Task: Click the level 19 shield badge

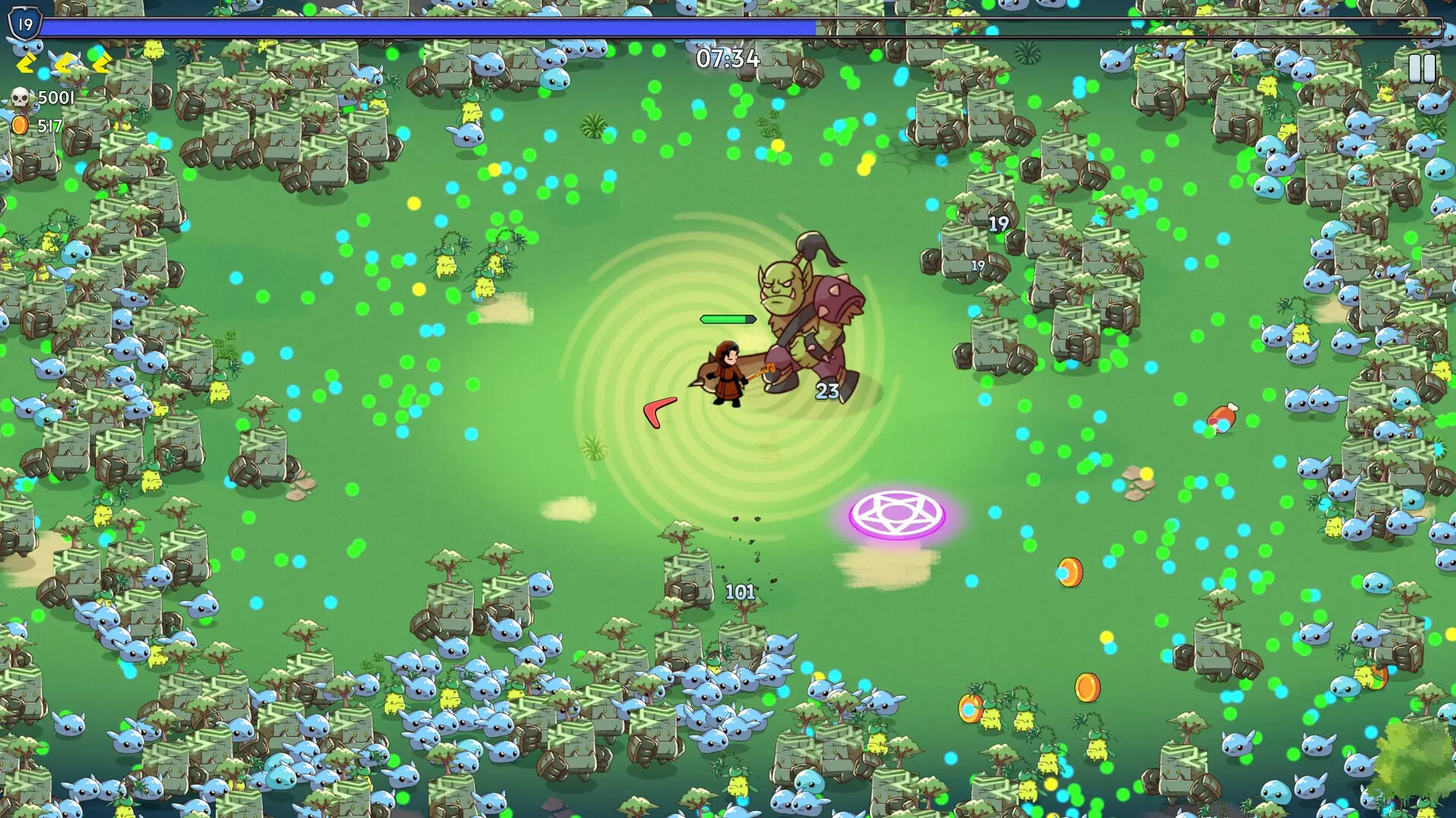Action: 25,23
